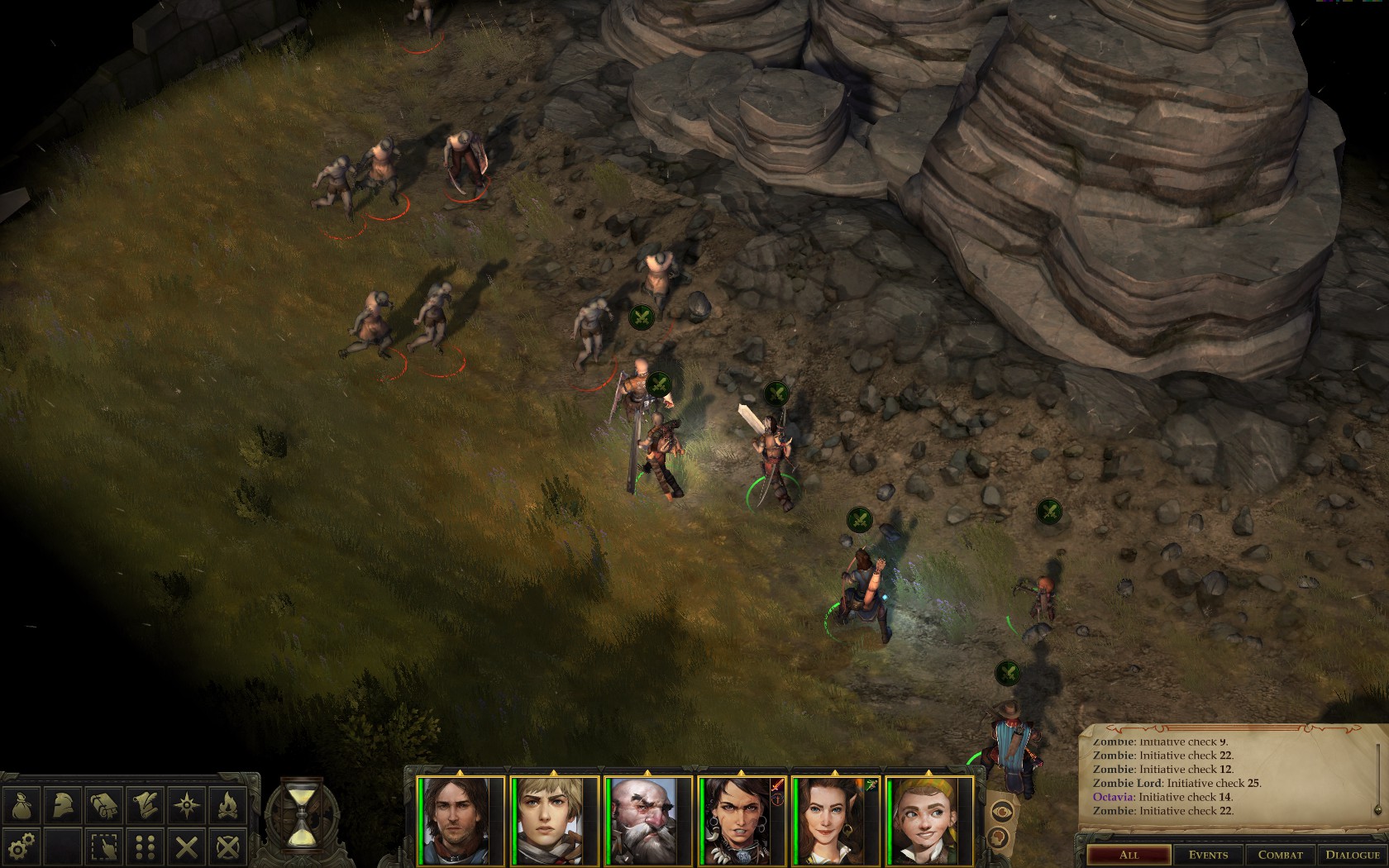
Task: Open the spellbook icon
Action: coord(105,804)
